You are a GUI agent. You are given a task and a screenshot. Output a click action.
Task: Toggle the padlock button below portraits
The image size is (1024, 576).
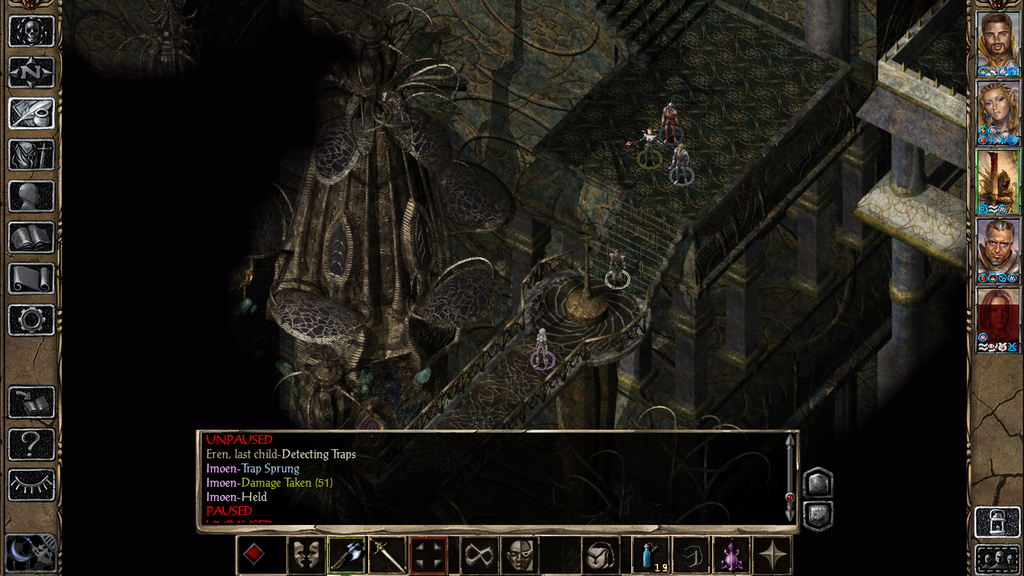pyautogui.click(x=997, y=522)
